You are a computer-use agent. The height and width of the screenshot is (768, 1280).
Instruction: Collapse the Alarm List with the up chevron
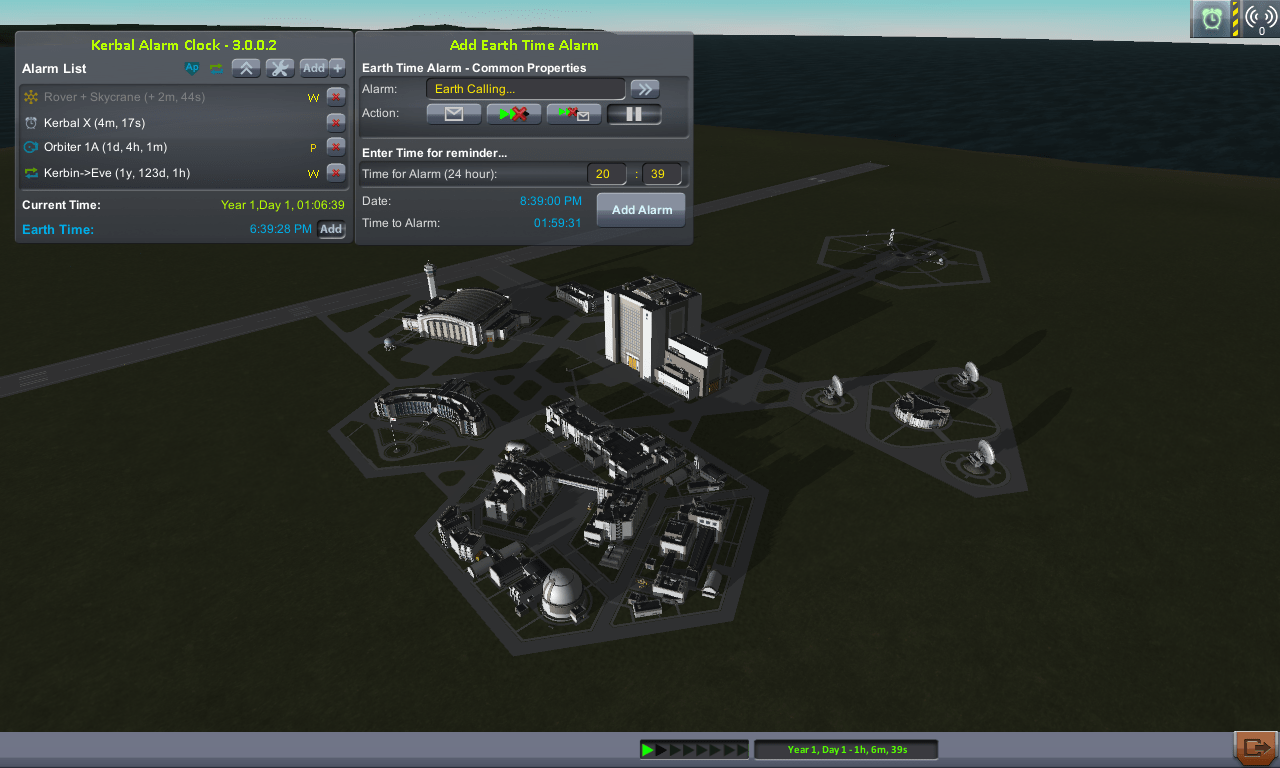246,68
